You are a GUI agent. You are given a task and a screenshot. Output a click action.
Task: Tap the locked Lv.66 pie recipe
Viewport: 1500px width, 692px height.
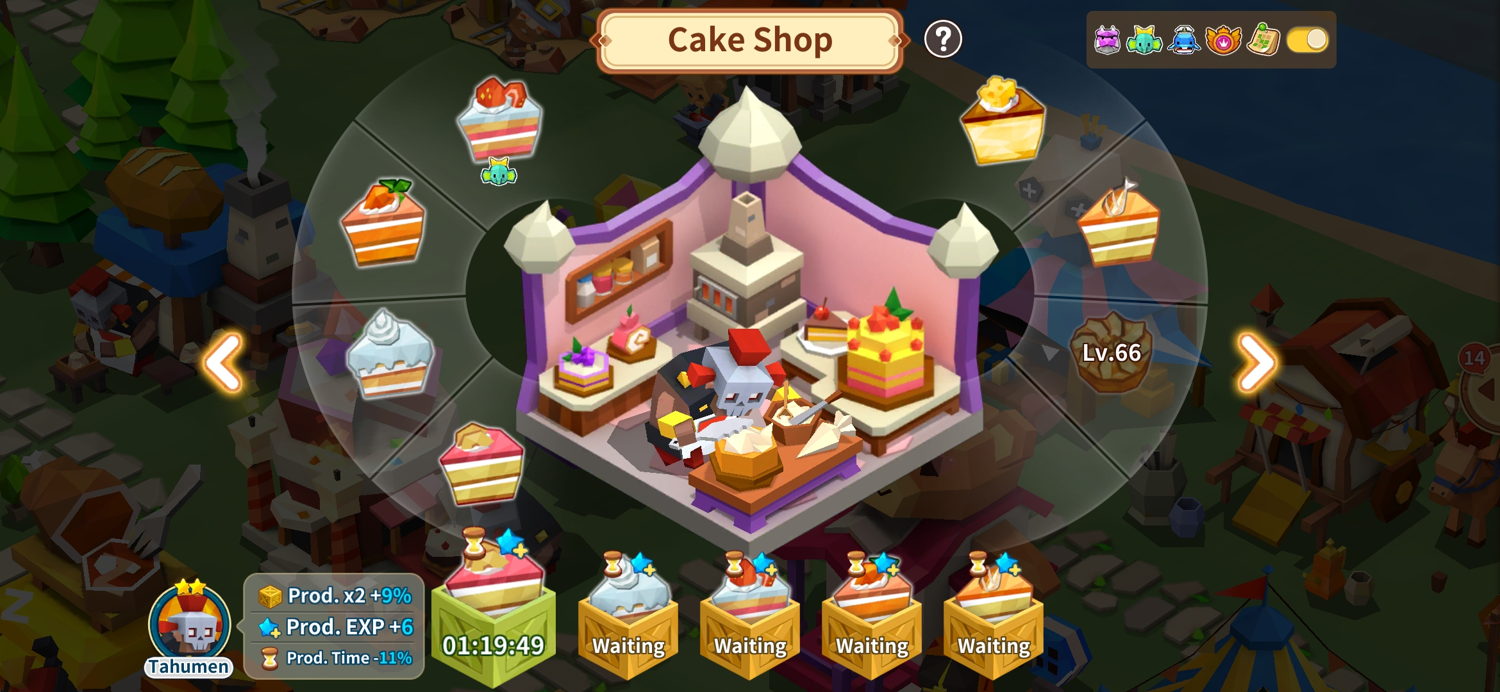pyautogui.click(x=1111, y=352)
